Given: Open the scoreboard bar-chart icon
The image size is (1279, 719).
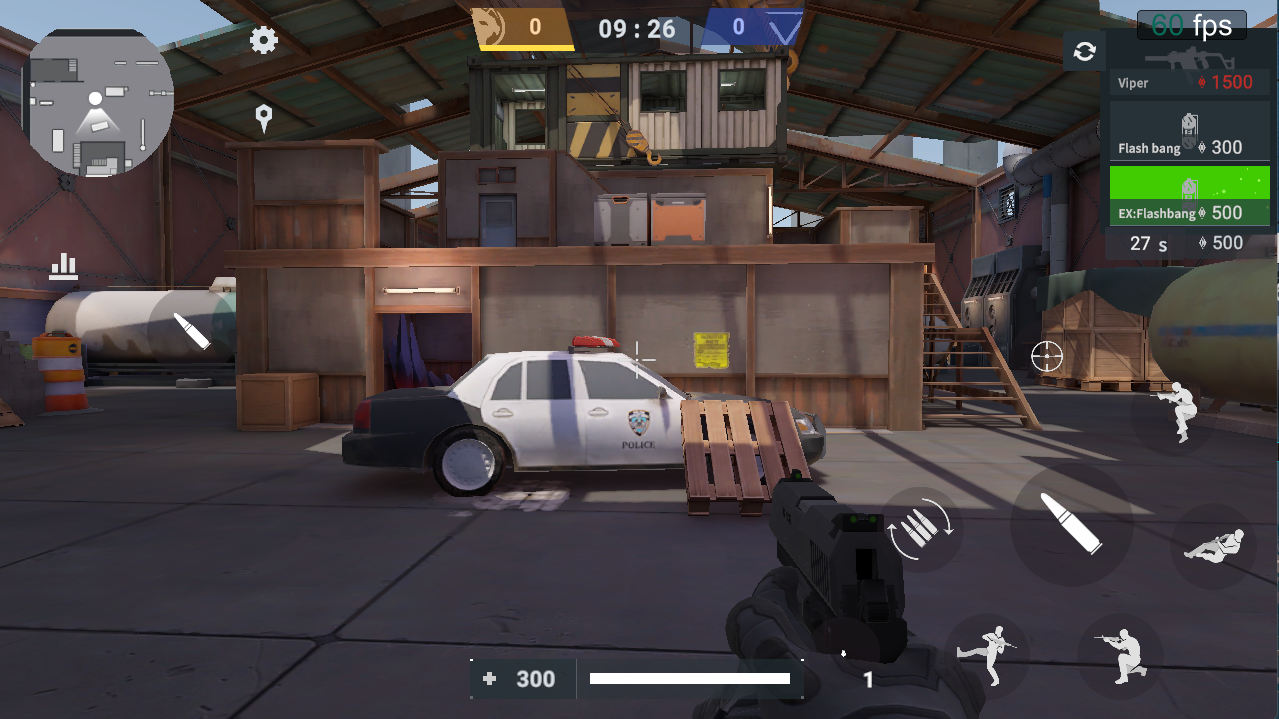Looking at the screenshot, I should 64,265.
